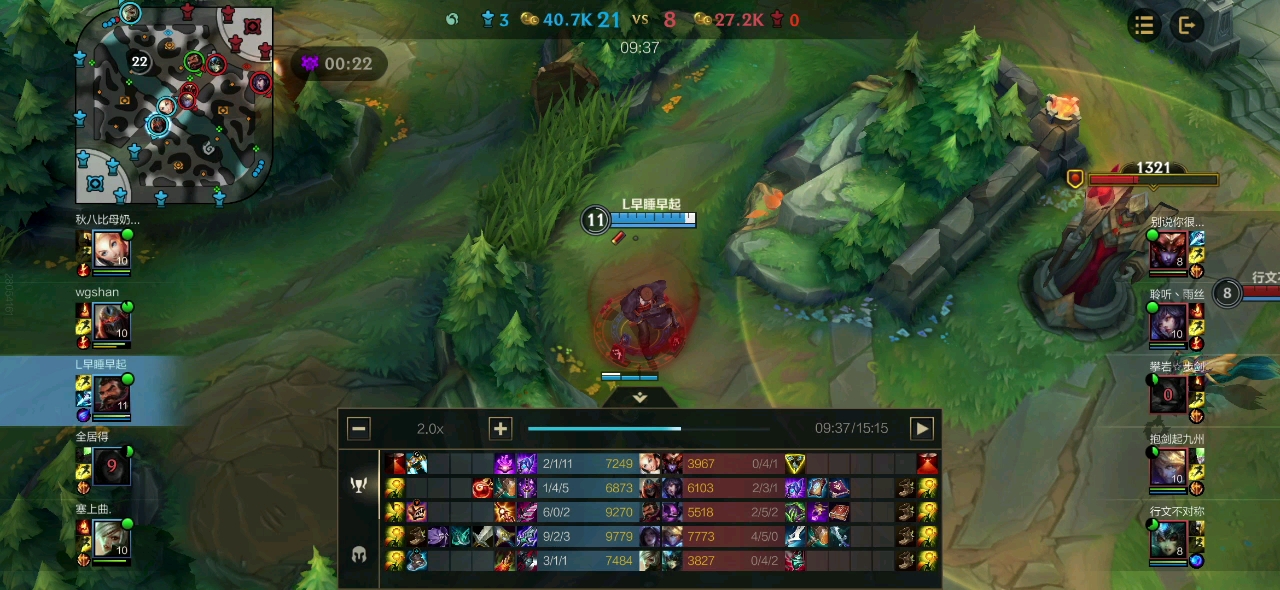Resume playback with the play button
The image size is (1280, 590).
tap(921, 429)
